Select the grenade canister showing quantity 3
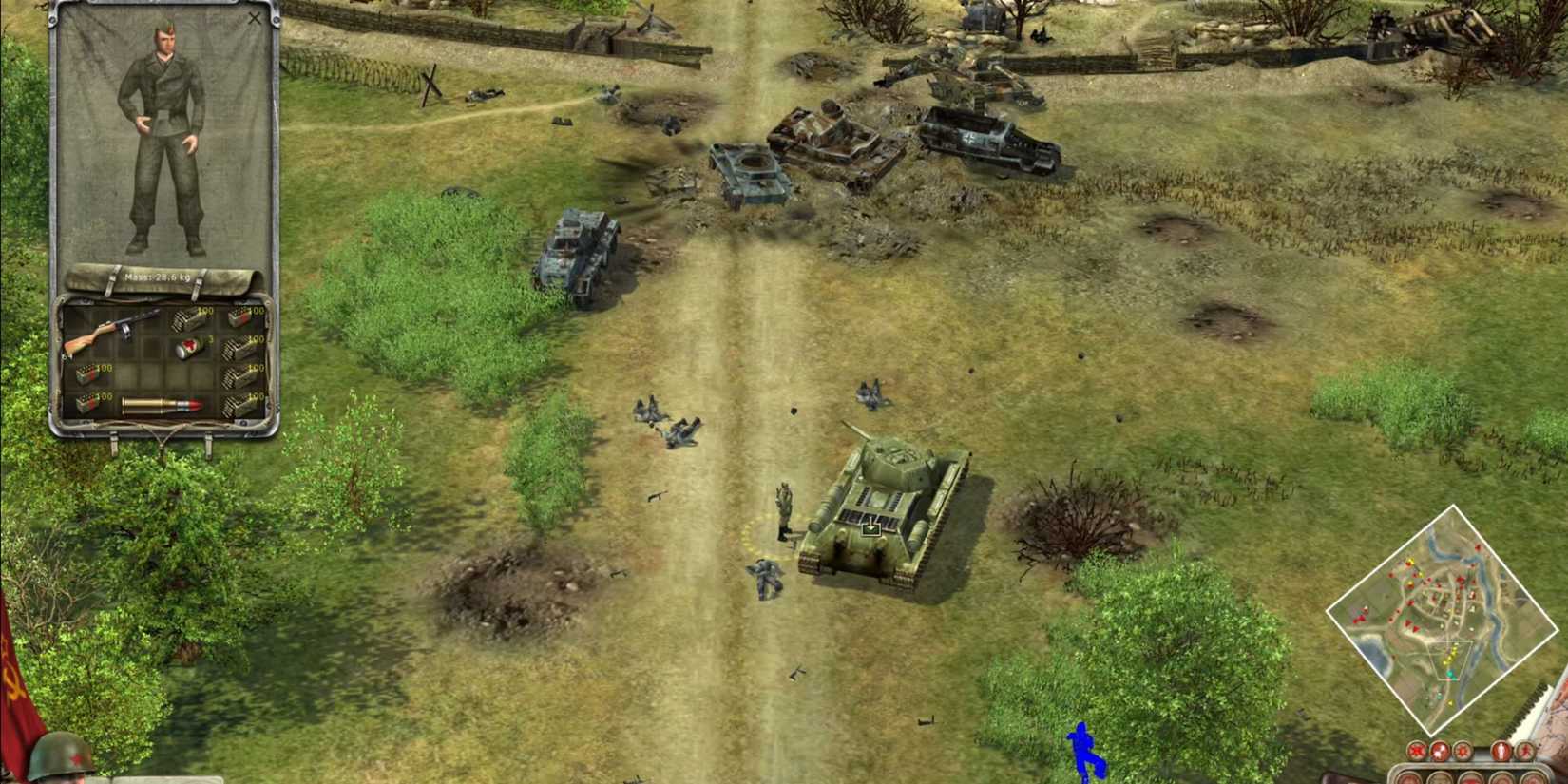Viewport: 1568px width, 784px height. [x=188, y=347]
